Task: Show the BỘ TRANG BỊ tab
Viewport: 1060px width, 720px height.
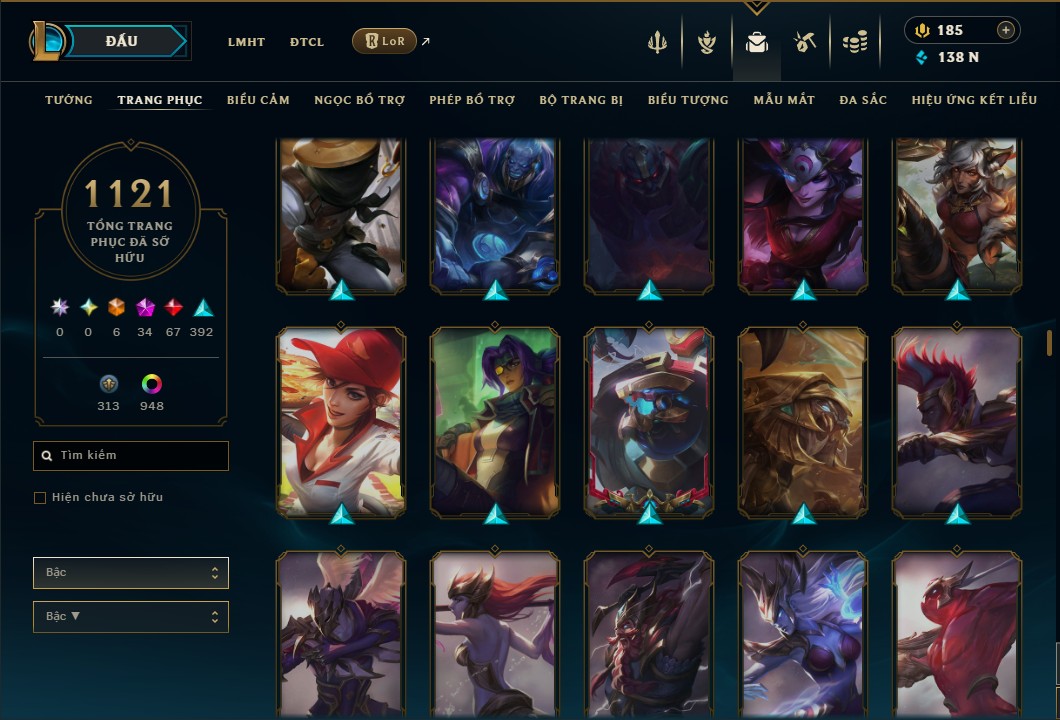Action: point(581,100)
